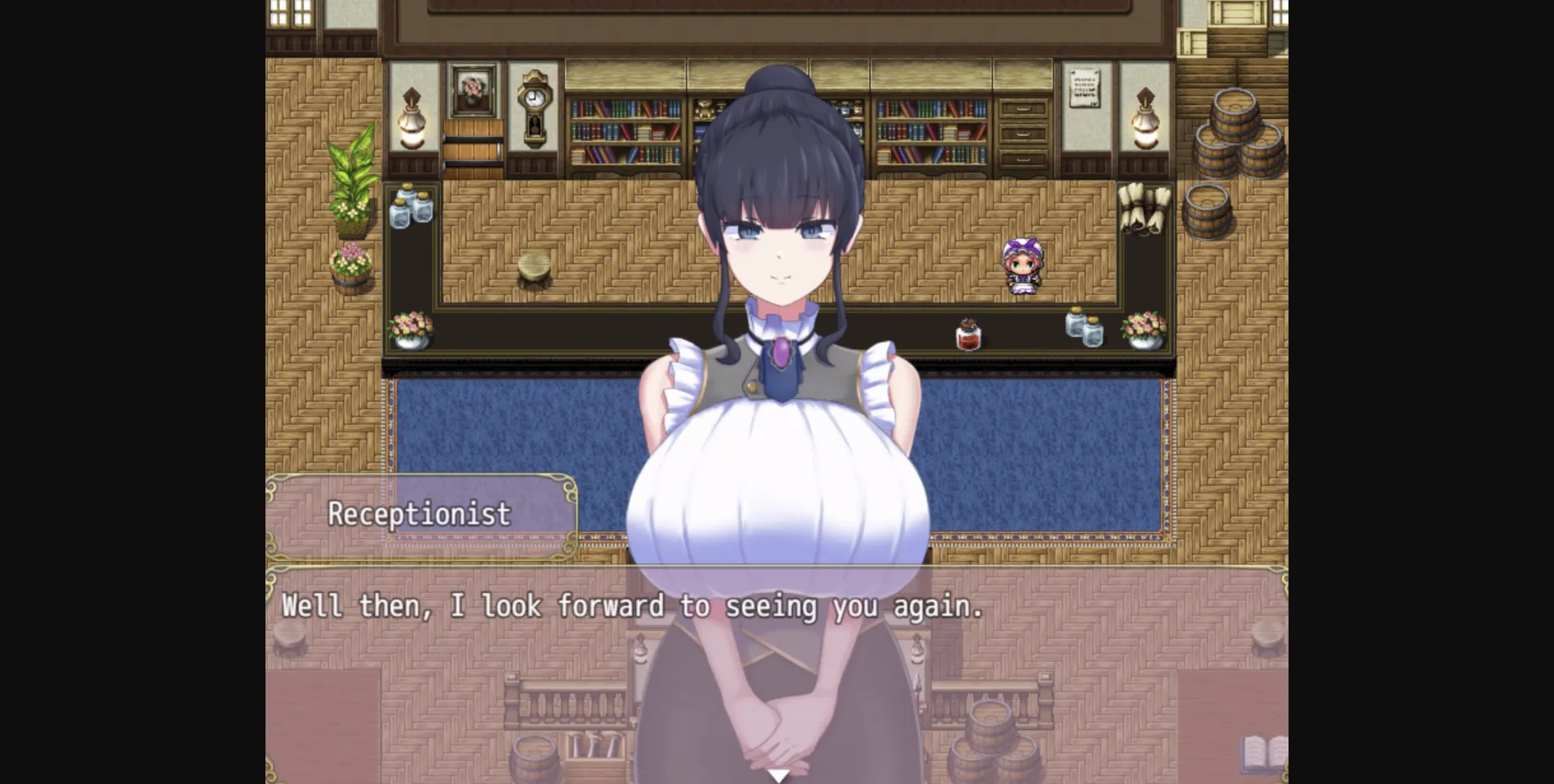Click the small receptionist sprite behind the counter
The width and height of the screenshot is (1554, 784).
click(x=1021, y=267)
